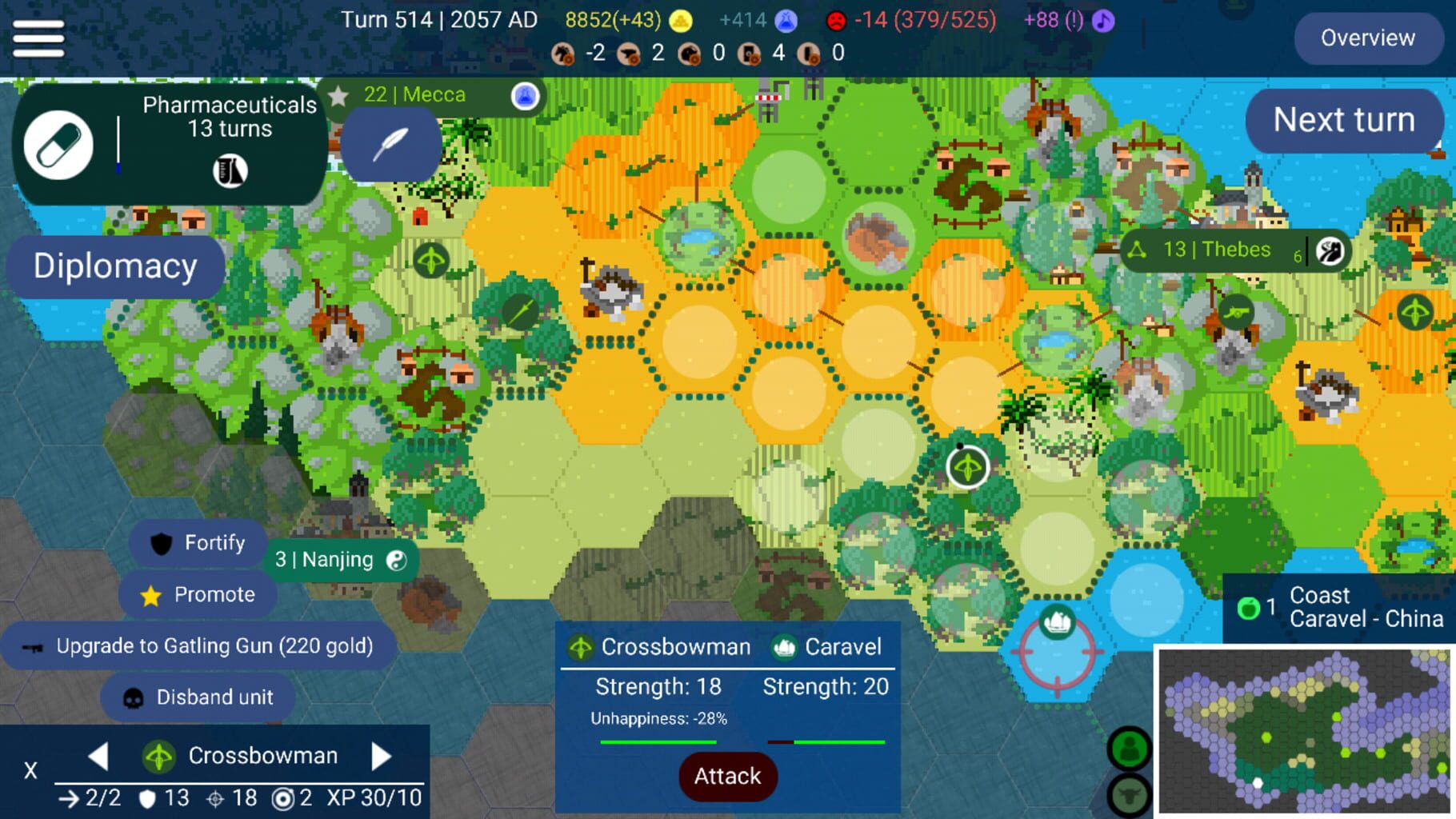Select the Caravel ship icon in the attack panel
Viewport: 1456px width, 819px height.
786,646
